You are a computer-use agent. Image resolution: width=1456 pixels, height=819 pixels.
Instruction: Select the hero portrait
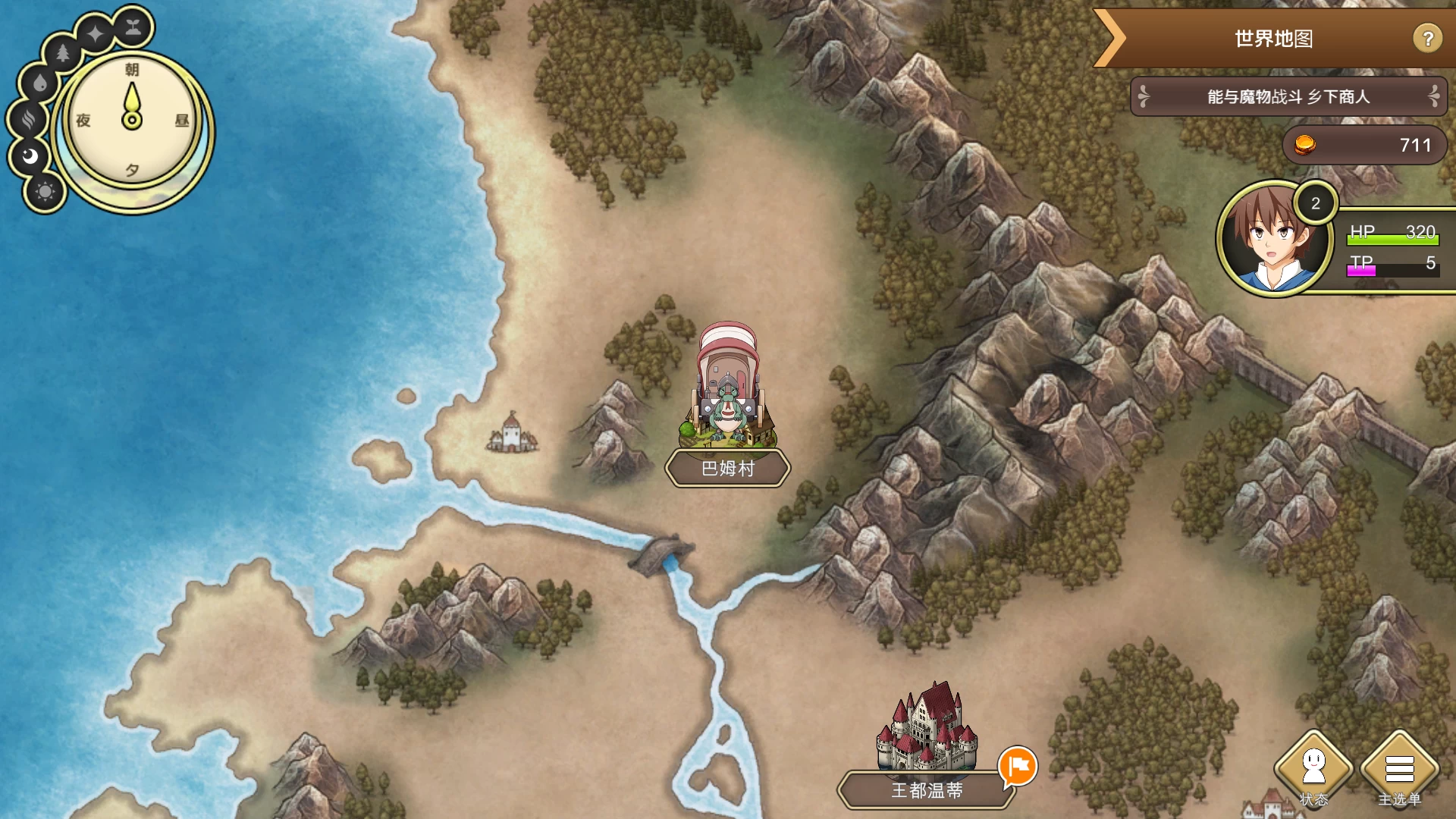coord(1274,239)
